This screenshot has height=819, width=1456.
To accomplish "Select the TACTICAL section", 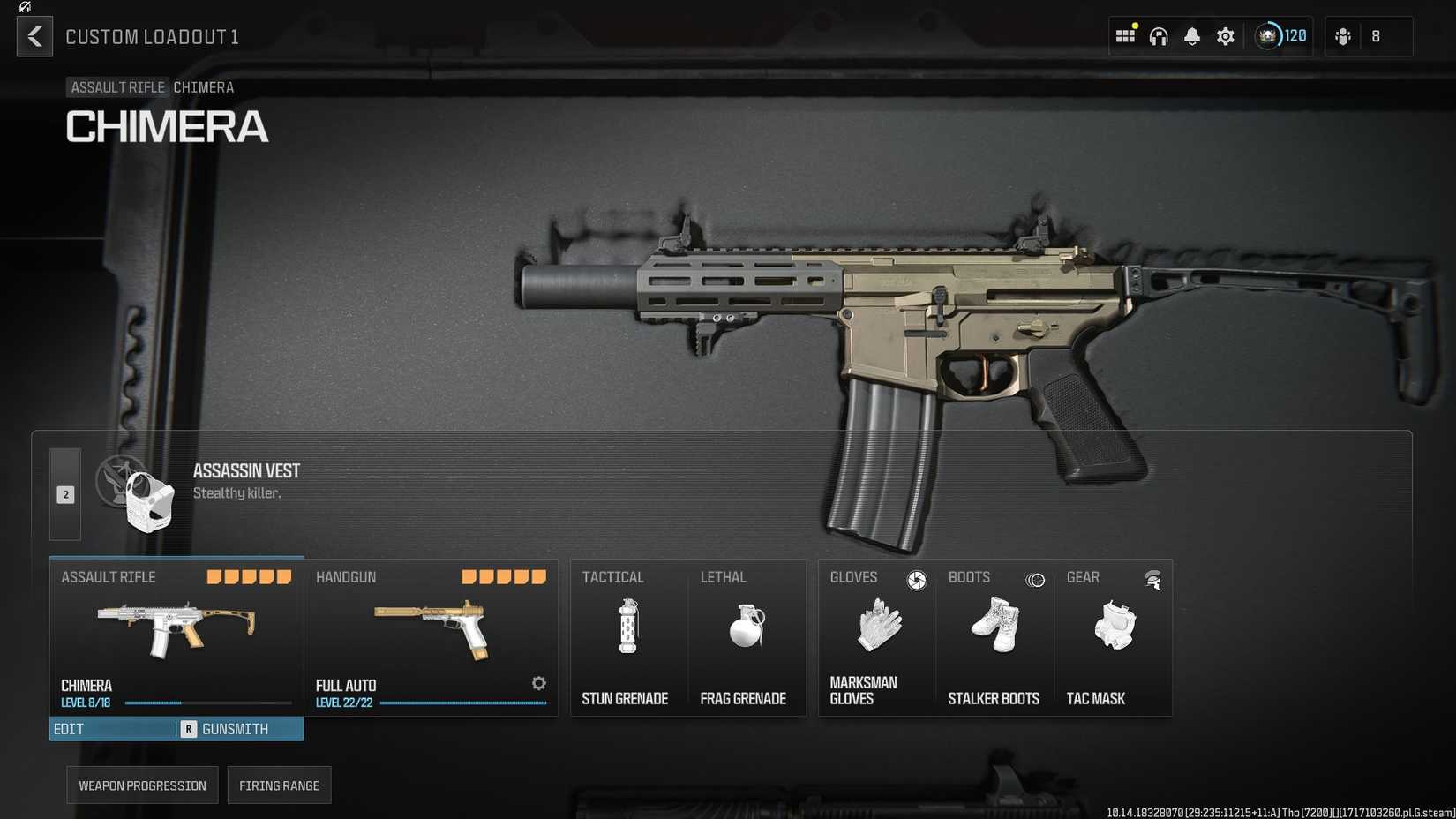I will [x=613, y=577].
